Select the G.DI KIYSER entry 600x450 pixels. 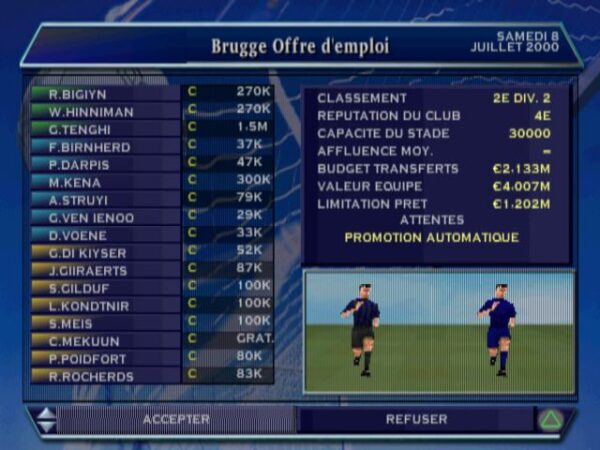coord(150,251)
